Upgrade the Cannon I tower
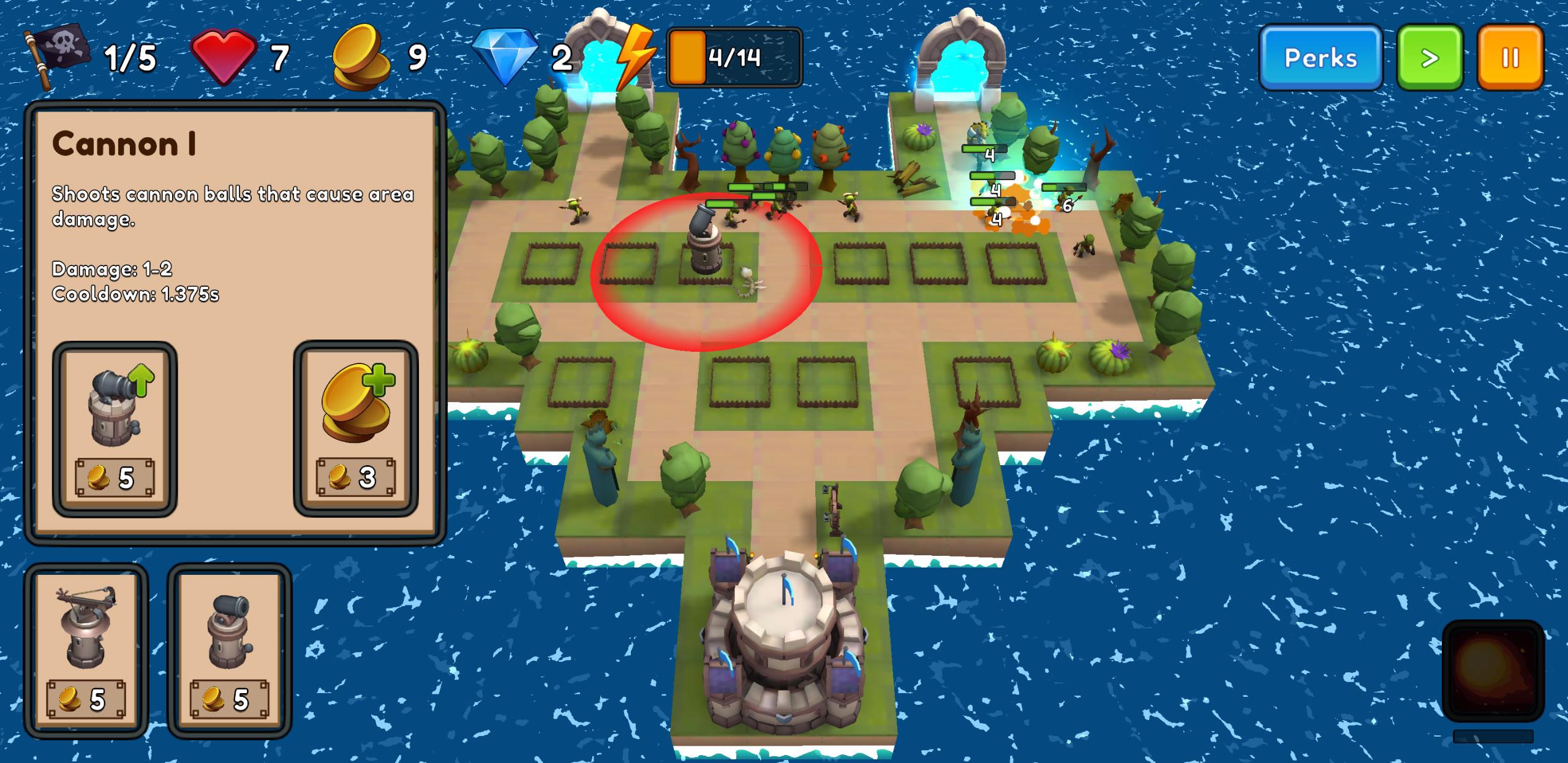The width and height of the screenshot is (1568, 763). (115, 429)
